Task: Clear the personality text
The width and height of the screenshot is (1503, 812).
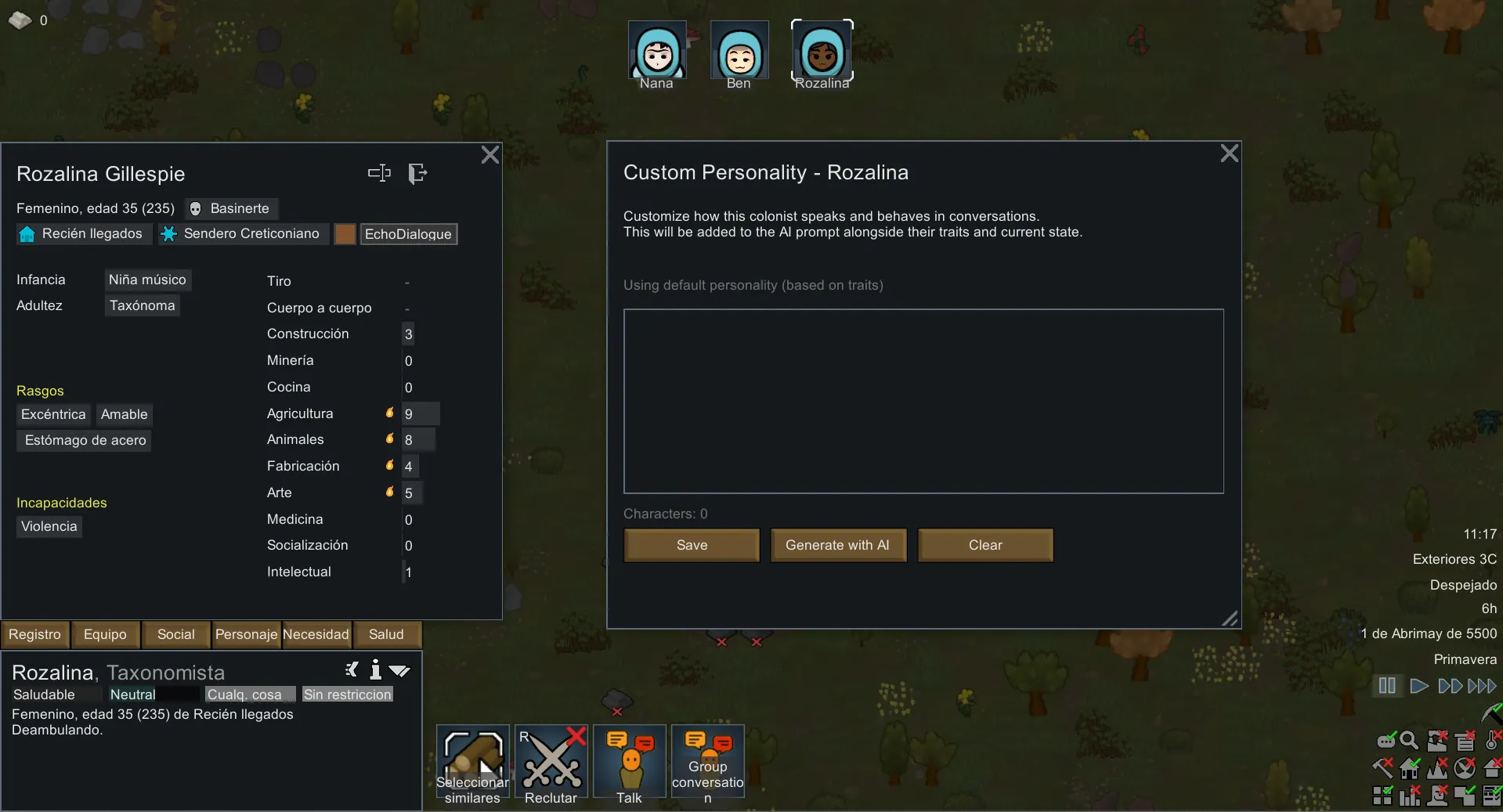Action: [985, 545]
